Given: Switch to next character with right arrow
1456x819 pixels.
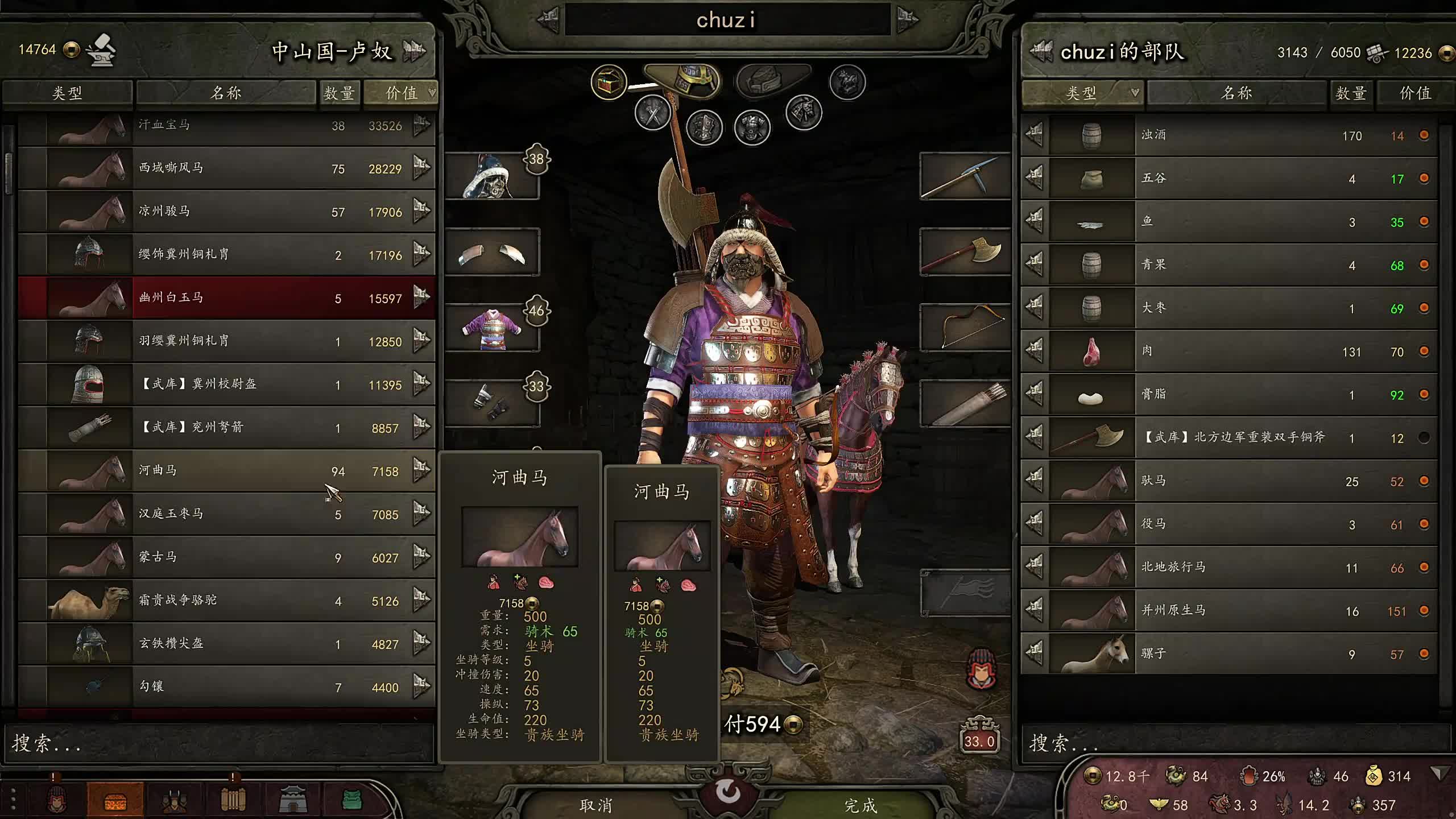Looking at the screenshot, I should coord(907,20).
